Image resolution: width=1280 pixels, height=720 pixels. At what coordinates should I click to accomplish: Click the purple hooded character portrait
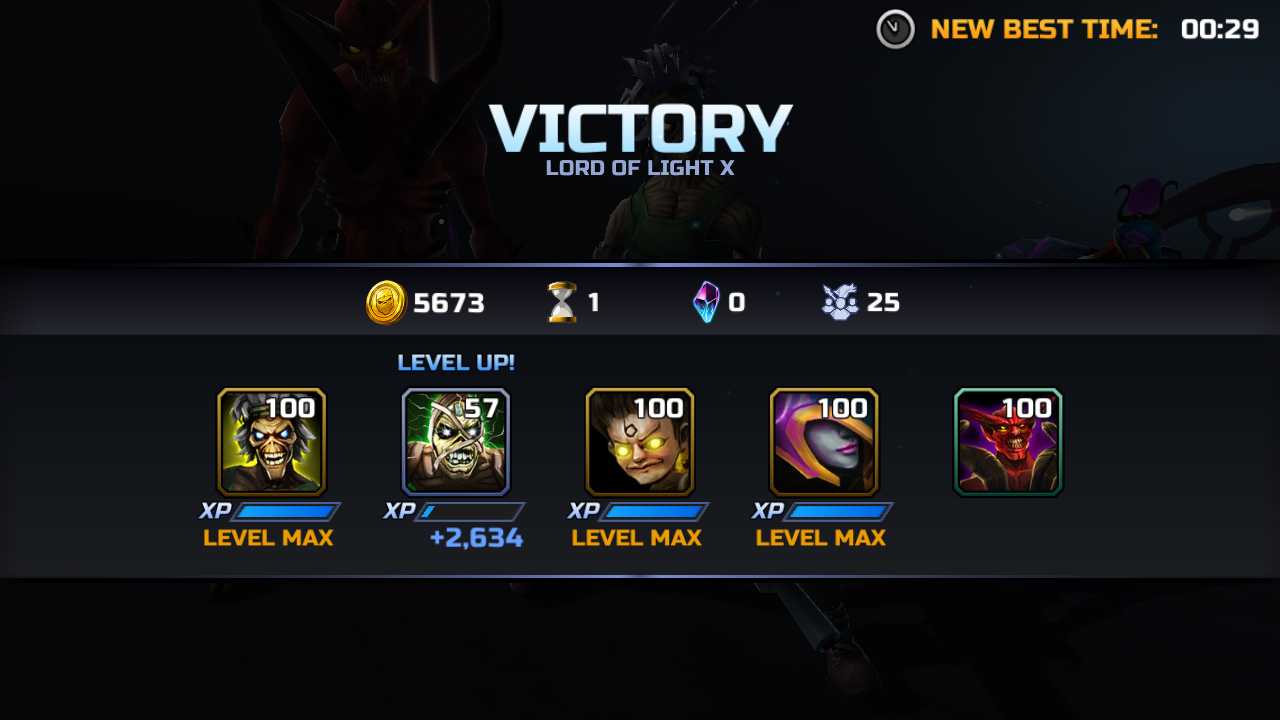(x=823, y=442)
